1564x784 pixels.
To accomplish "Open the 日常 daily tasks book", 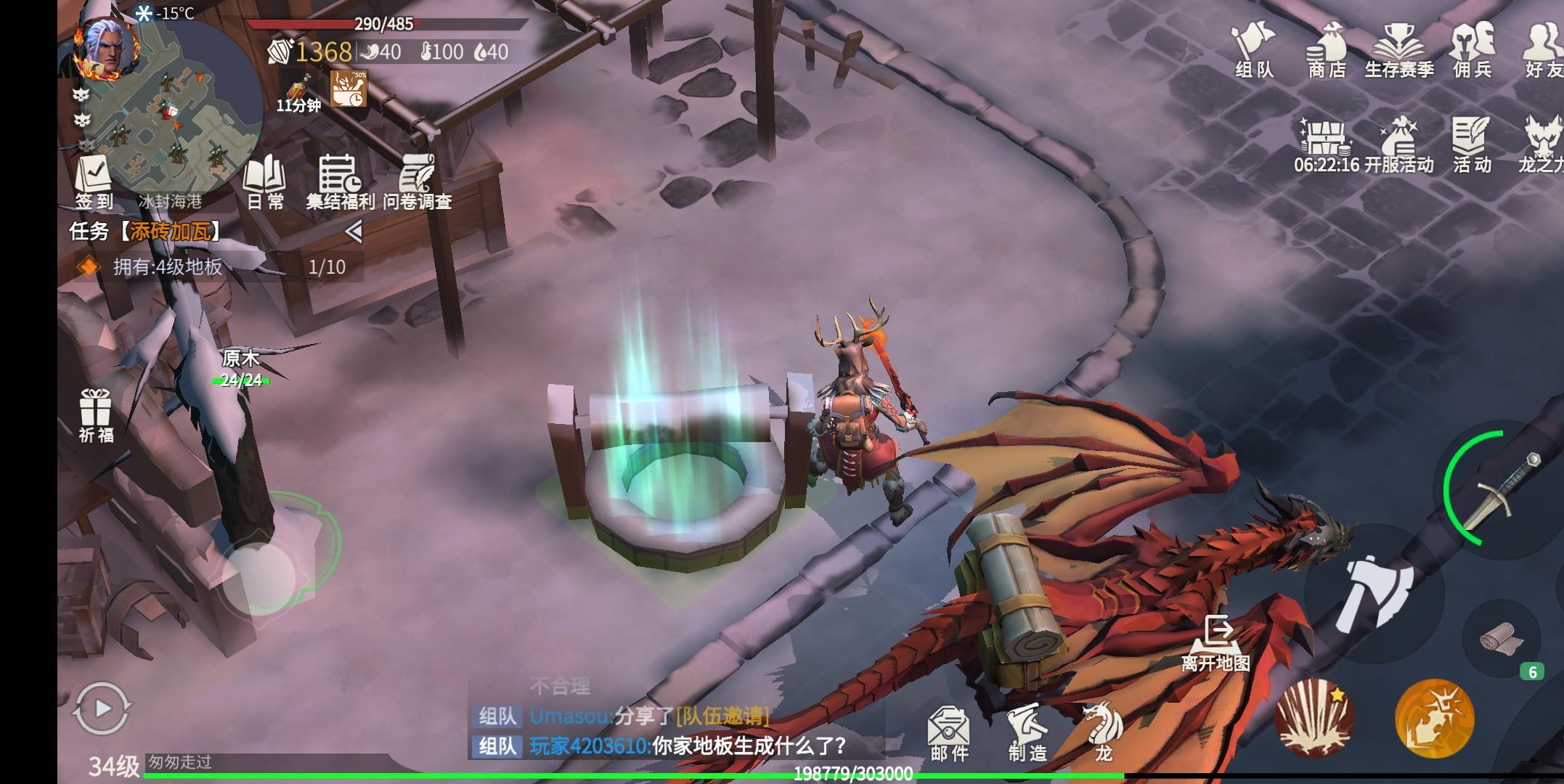I will 265,181.
